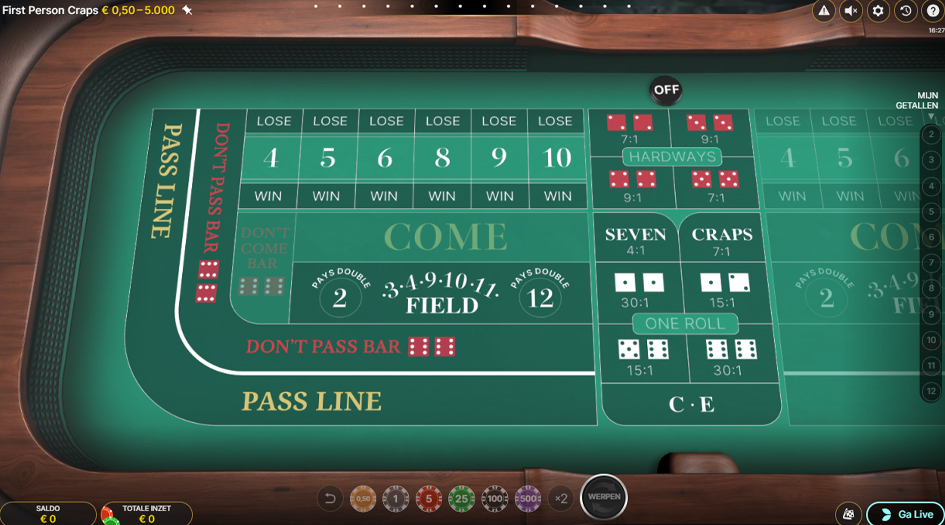Image resolution: width=945 pixels, height=525 pixels.
Task: Open the warning triangle icon
Action: [824, 11]
